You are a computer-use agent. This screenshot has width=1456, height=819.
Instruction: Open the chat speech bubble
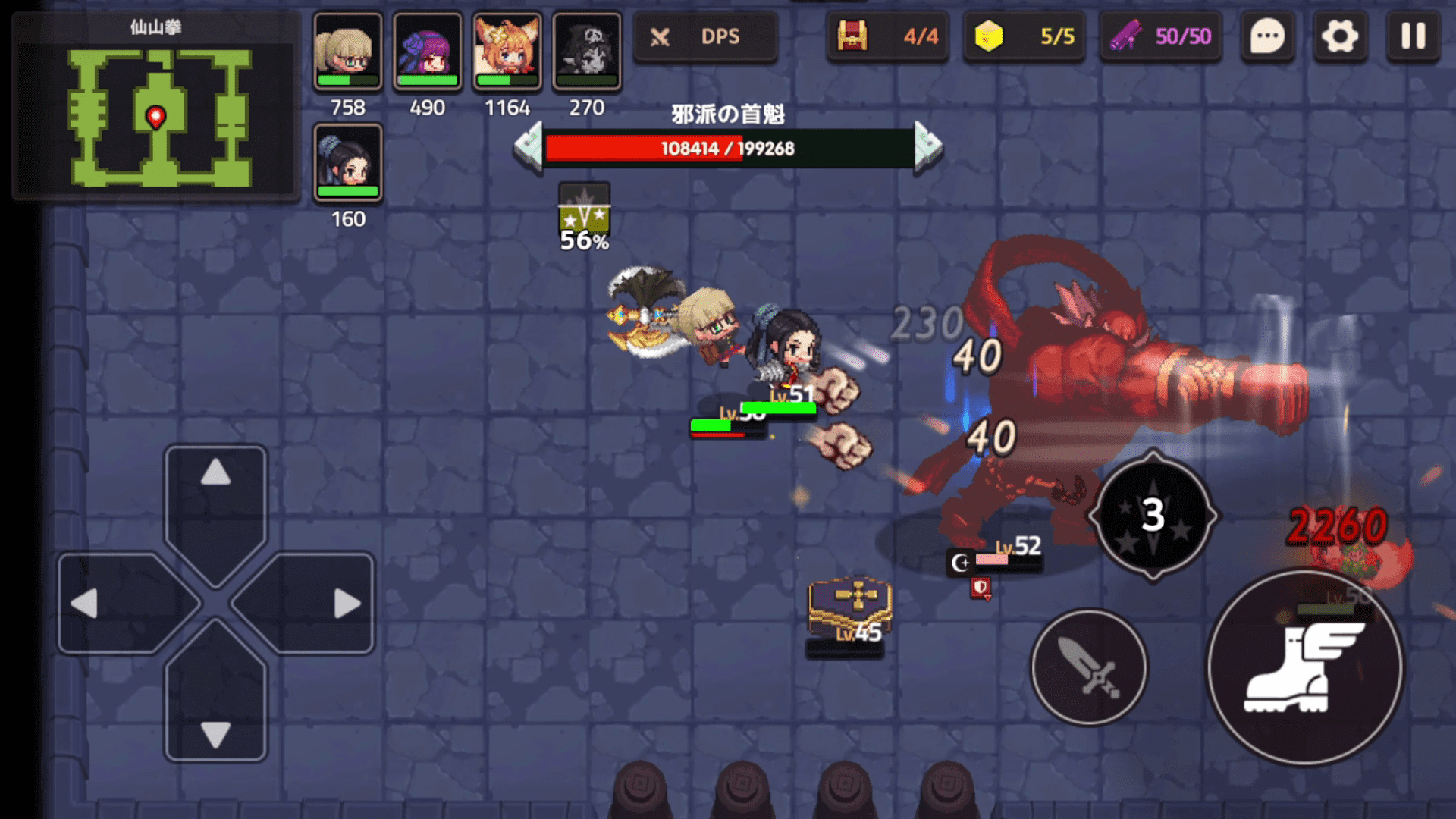coord(1267,36)
